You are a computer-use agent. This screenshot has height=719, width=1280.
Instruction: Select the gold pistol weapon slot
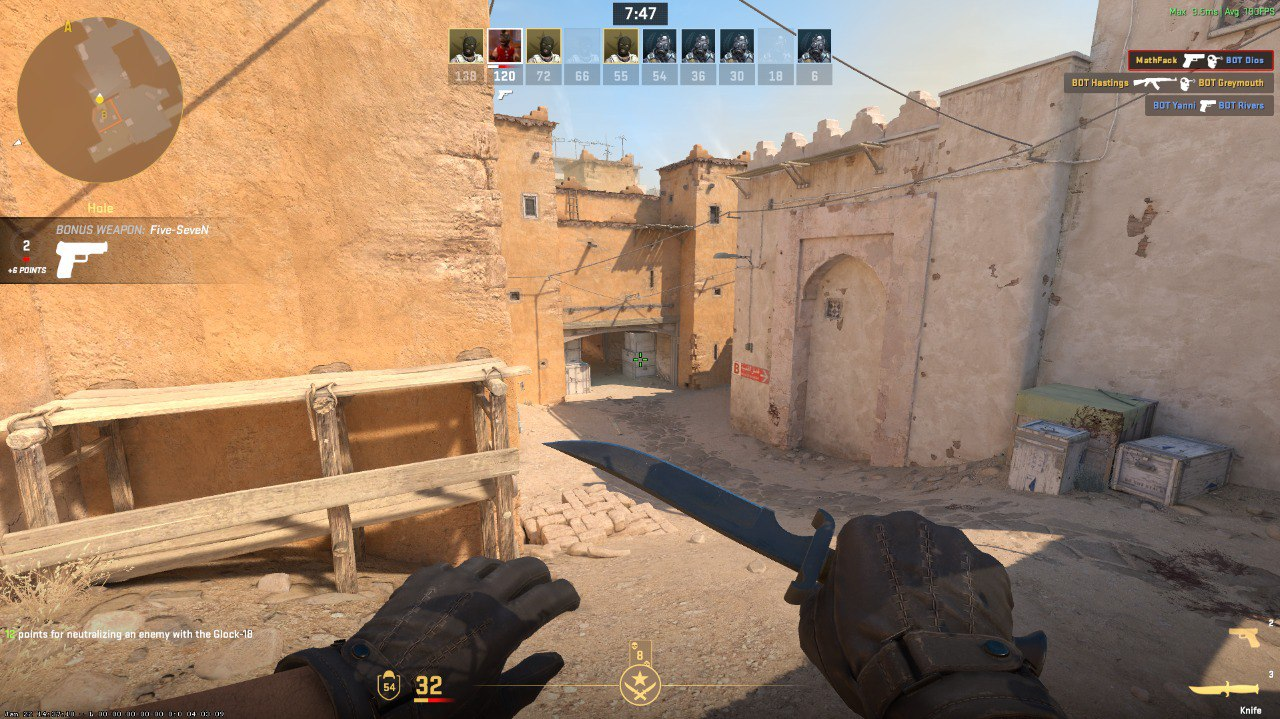click(1243, 637)
